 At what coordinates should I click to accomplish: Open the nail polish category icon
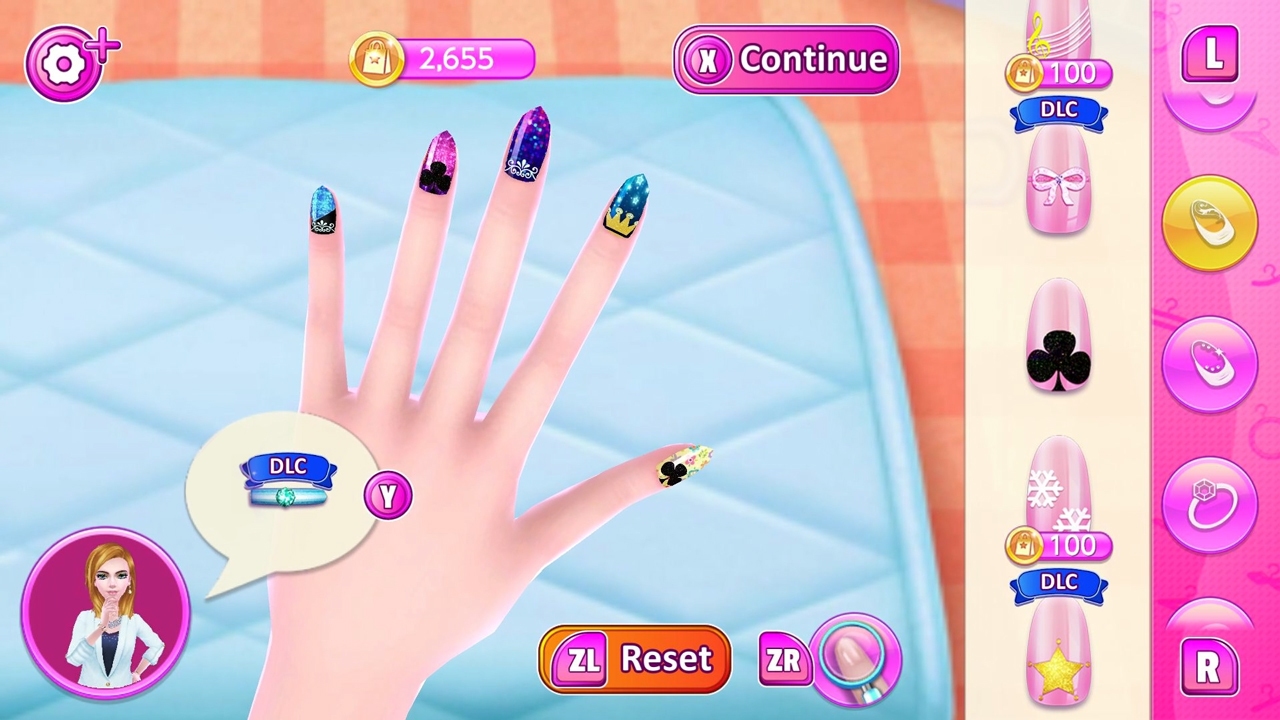(1210, 222)
